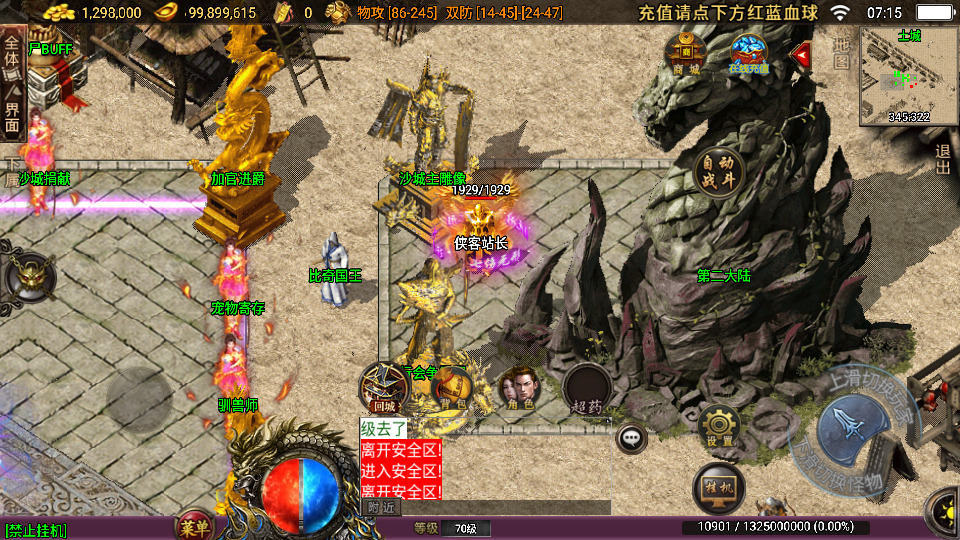Open the 菜单 menu button
The height and width of the screenshot is (540, 960).
pyautogui.click(x=194, y=527)
